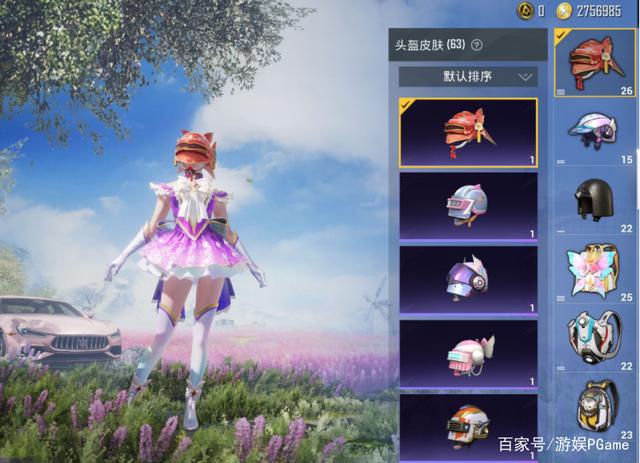Image resolution: width=640 pixels, height=463 pixels.
Task: Tap the bronze A-token currency icon
Action: (523, 11)
